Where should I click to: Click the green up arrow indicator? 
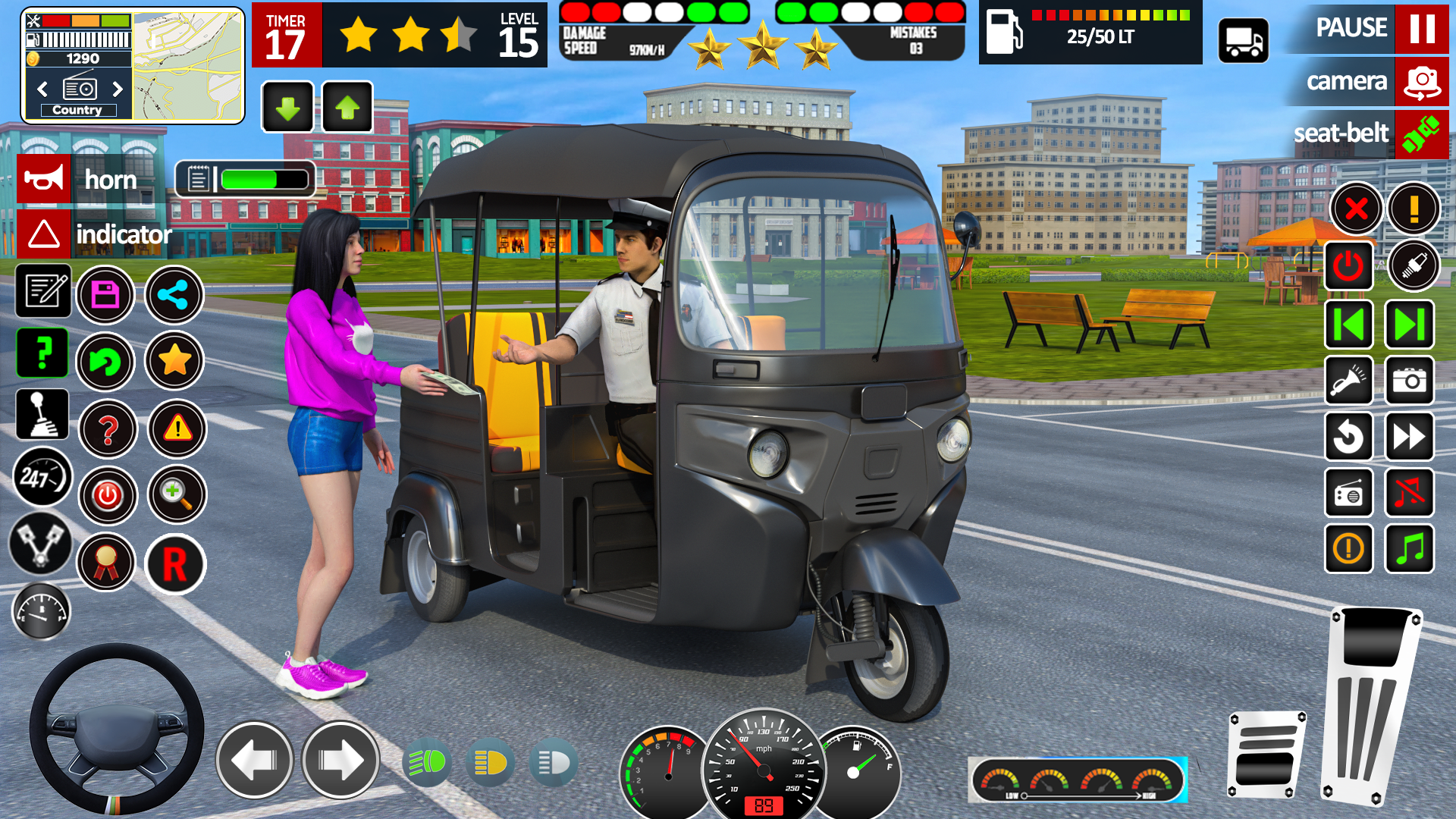coord(347,107)
